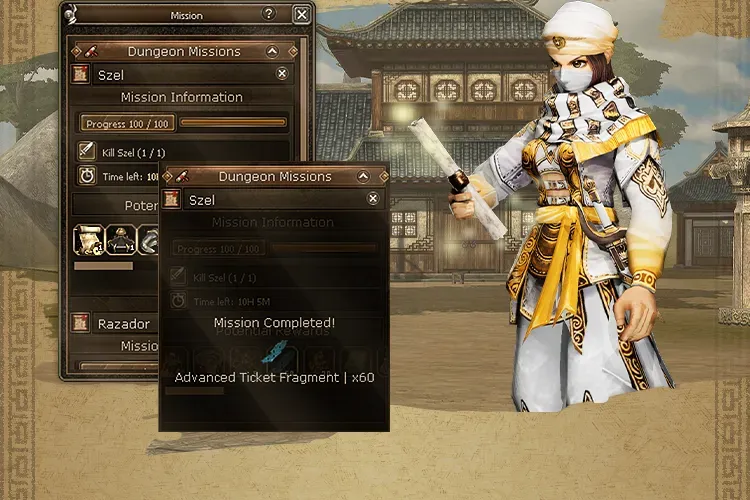Select the Razador mission row

click(123, 324)
